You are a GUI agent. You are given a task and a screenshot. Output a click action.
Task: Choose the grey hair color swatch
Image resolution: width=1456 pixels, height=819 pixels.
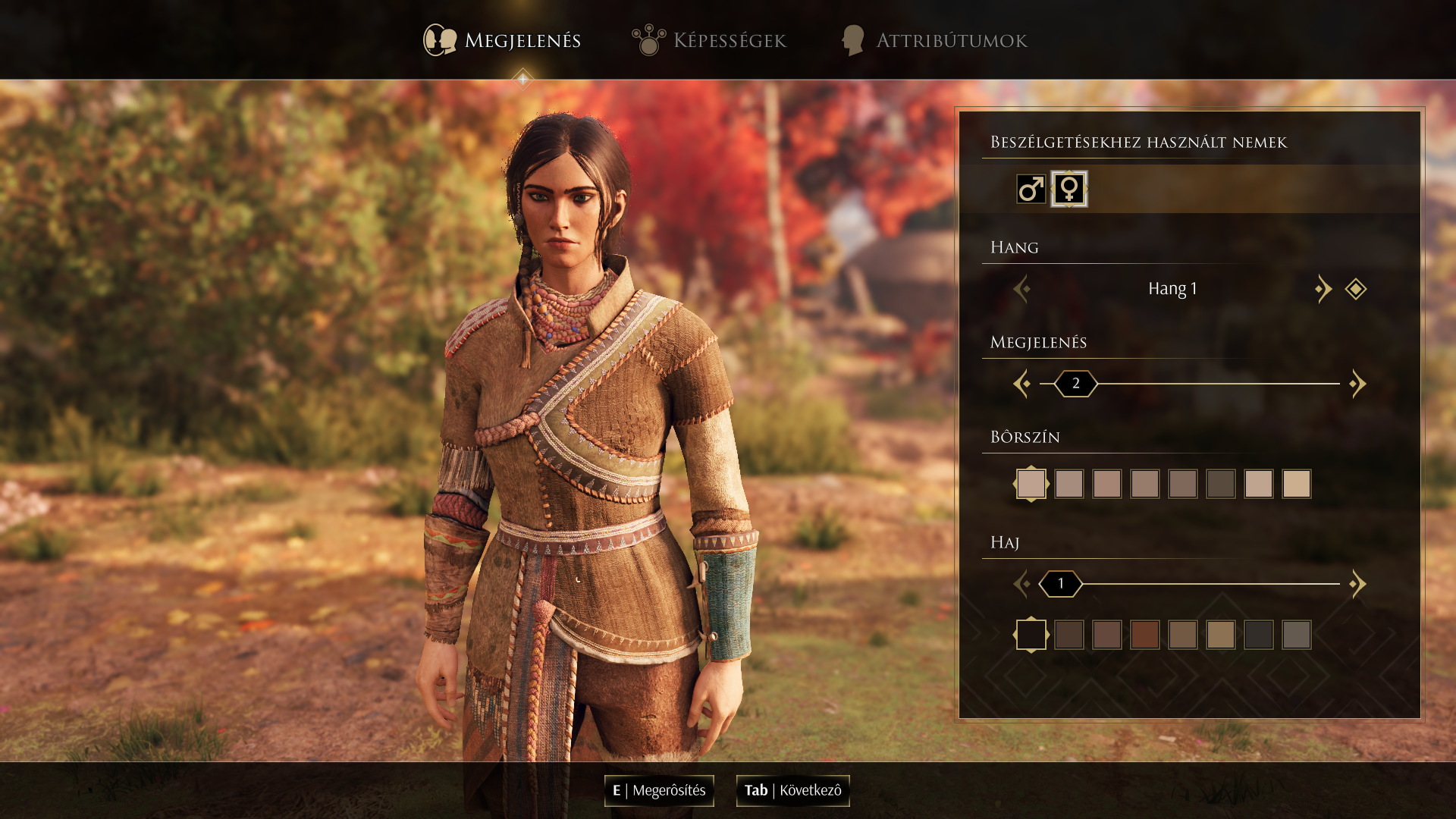[x=1297, y=635]
